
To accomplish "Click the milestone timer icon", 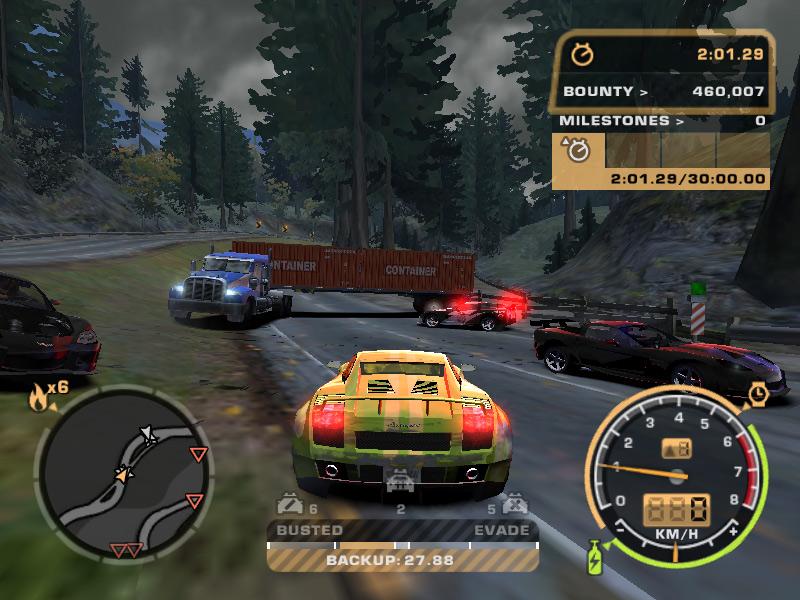I will [x=579, y=150].
